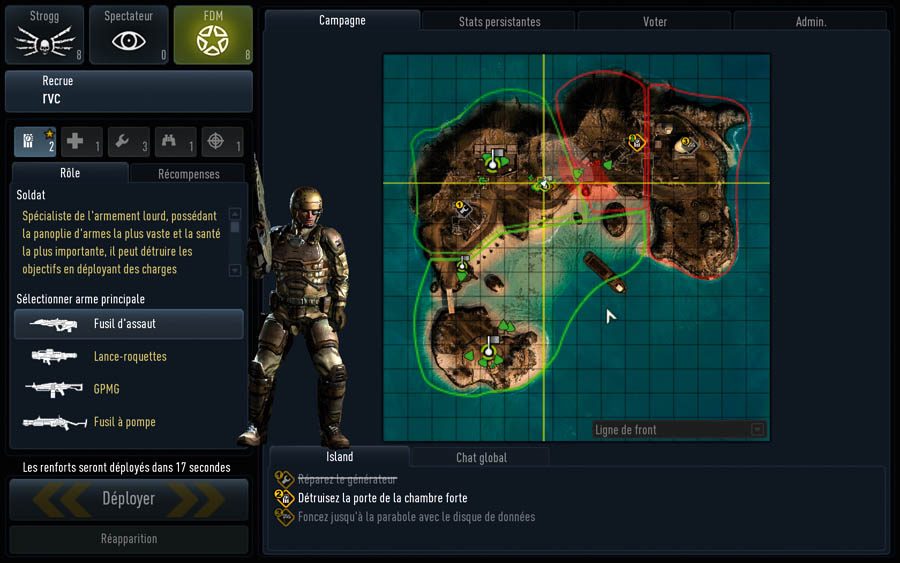Join the Strogg team
Image resolution: width=900 pixels, height=563 pixels.
46,33
